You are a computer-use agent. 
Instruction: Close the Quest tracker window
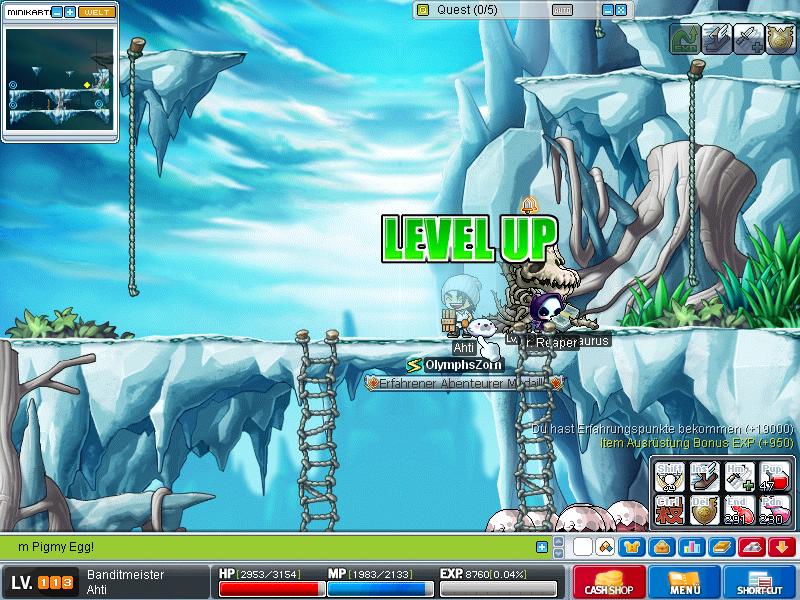coord(620,10)
